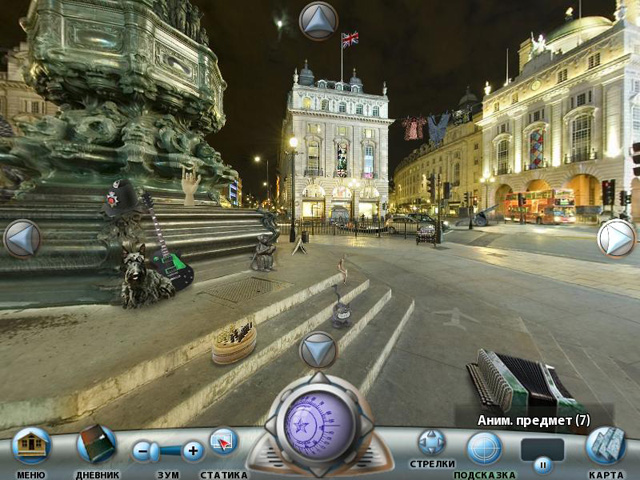Zoom in with the plus button

[x=192, y=451]
